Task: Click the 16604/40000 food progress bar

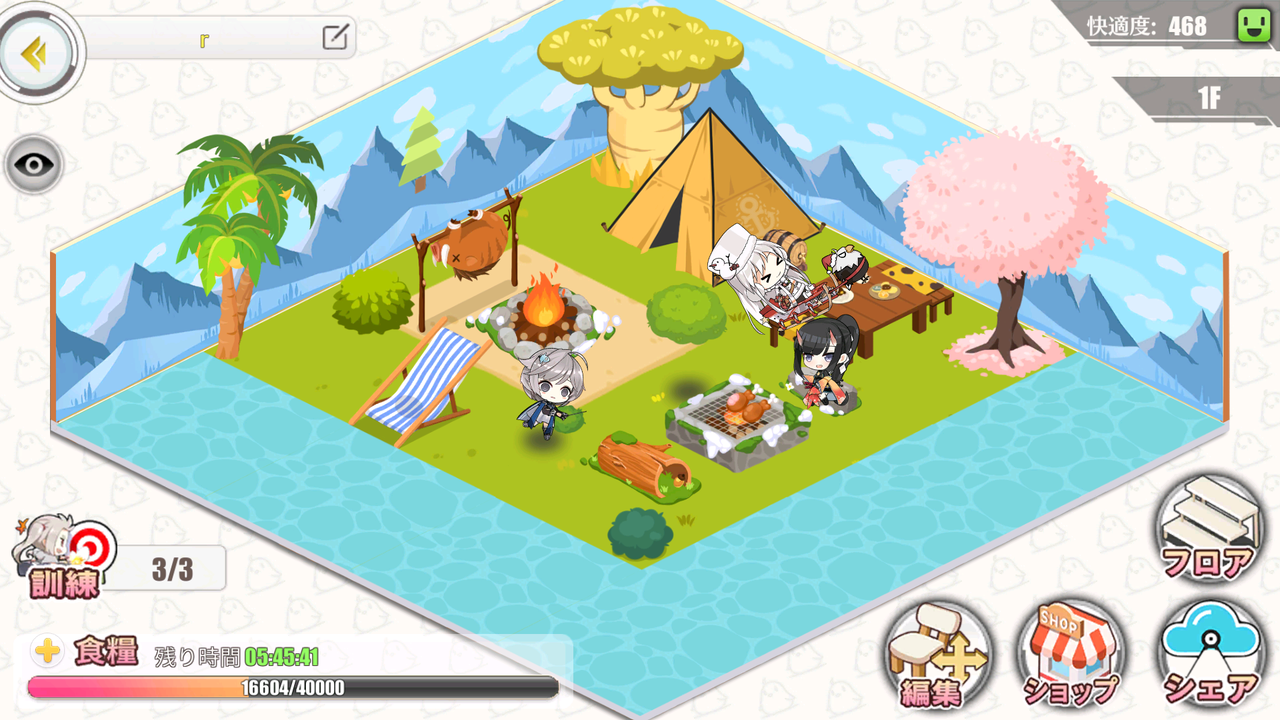Action: coord(295,687)
